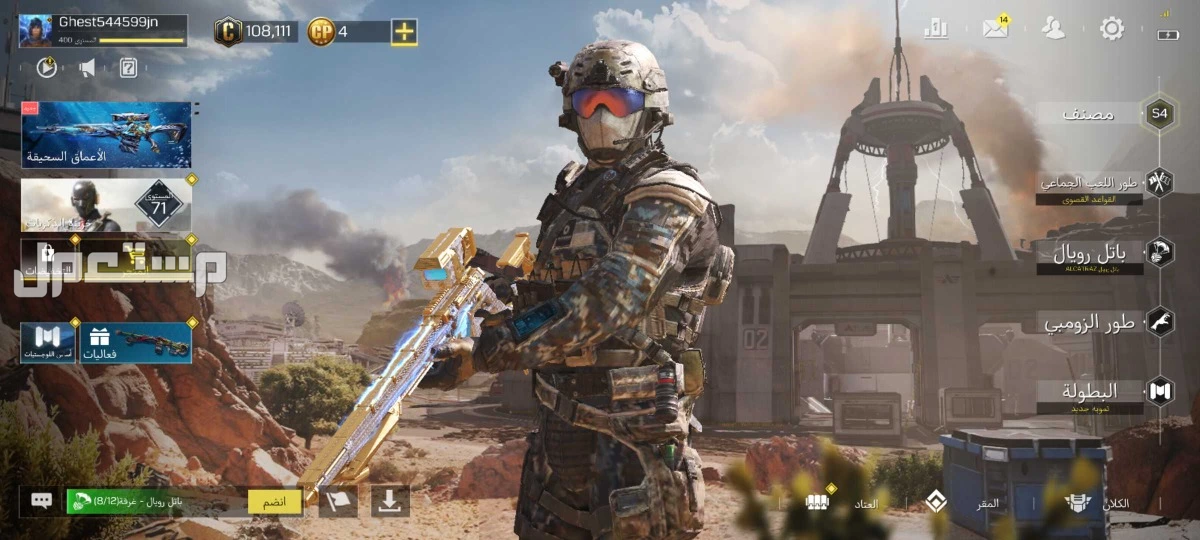Open the chat speech bubble

(x=41, y=501)
